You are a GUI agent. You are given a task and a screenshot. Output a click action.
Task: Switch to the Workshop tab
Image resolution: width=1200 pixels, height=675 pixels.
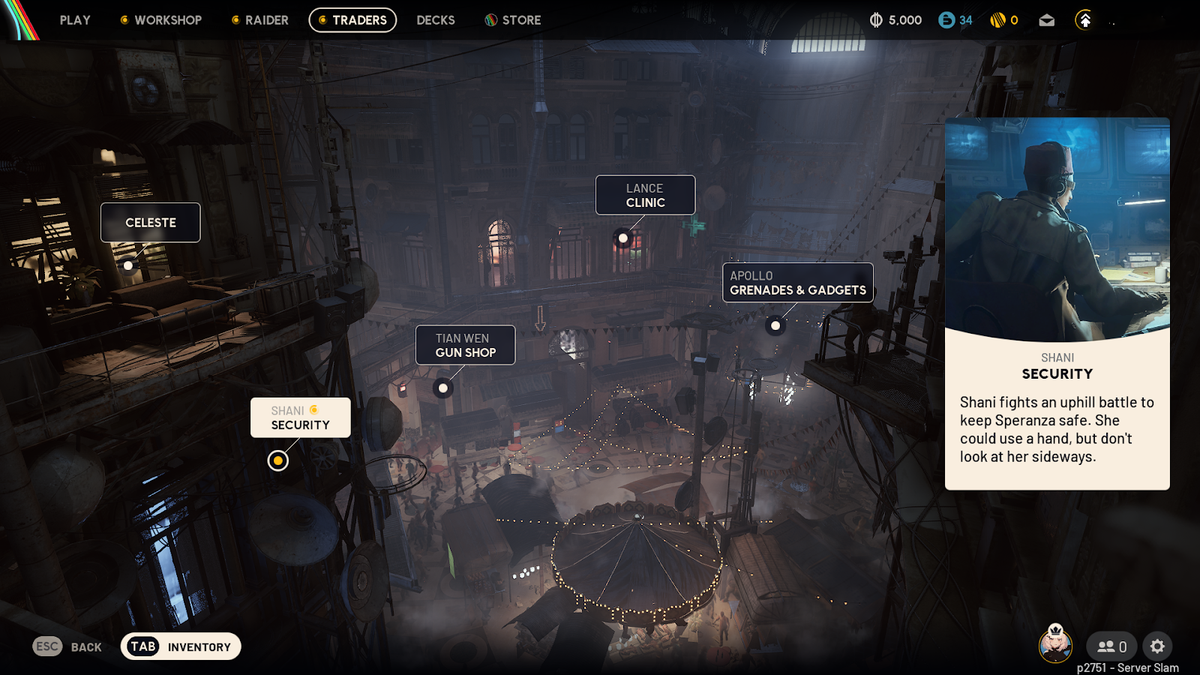click(x=161, y=20)
